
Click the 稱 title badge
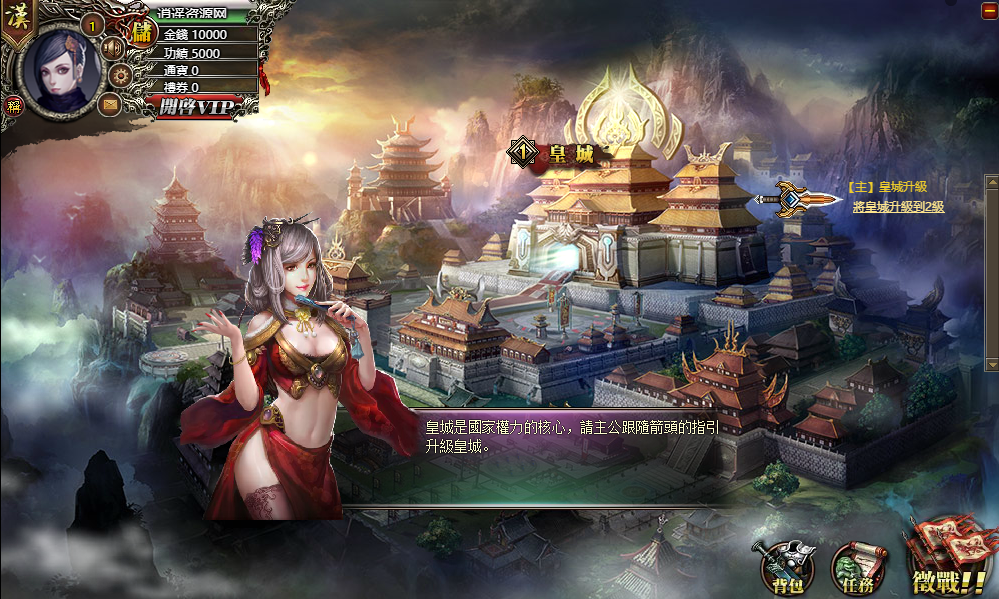(14, 104)
